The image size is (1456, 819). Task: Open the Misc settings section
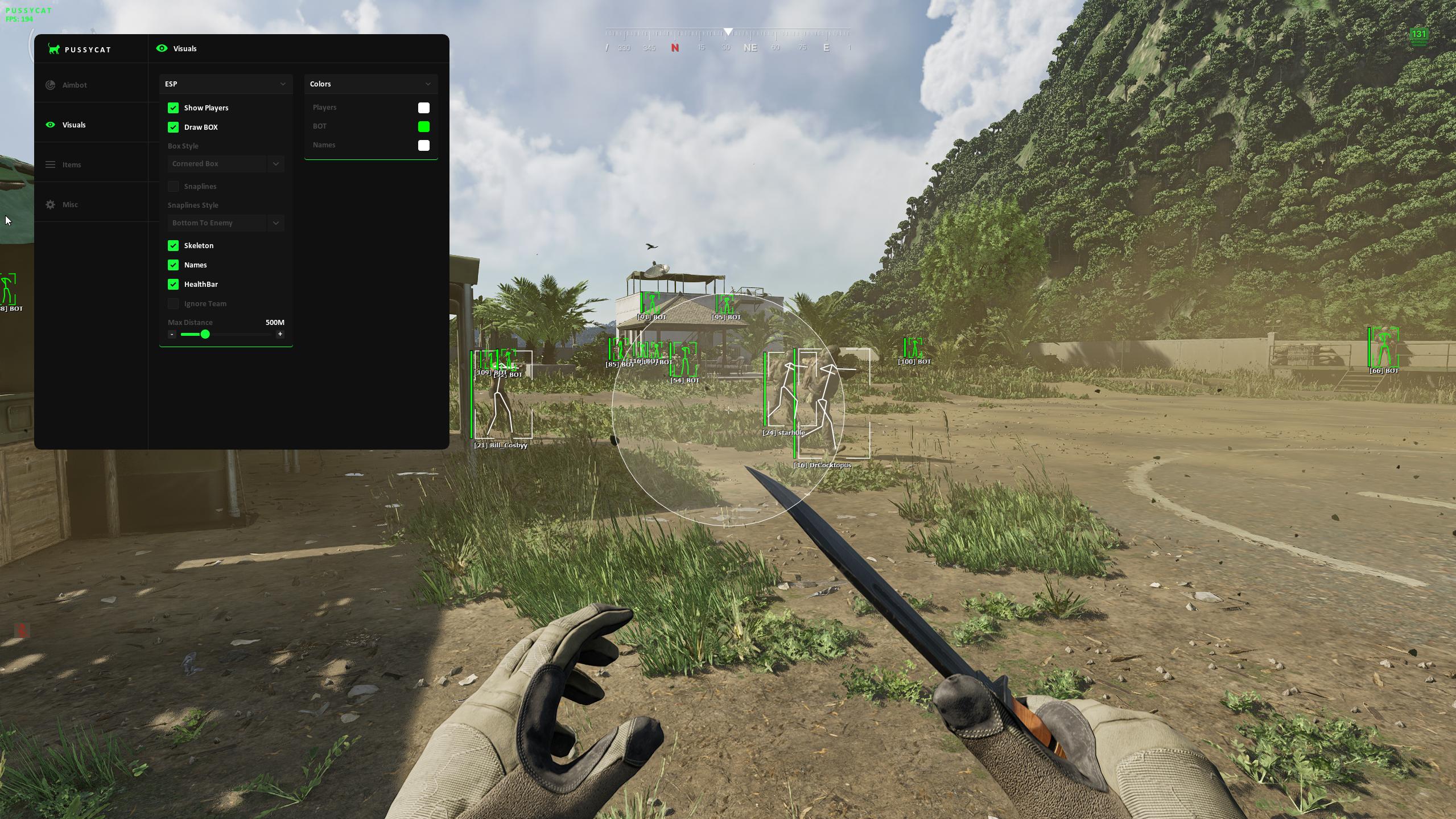point(69,204)
